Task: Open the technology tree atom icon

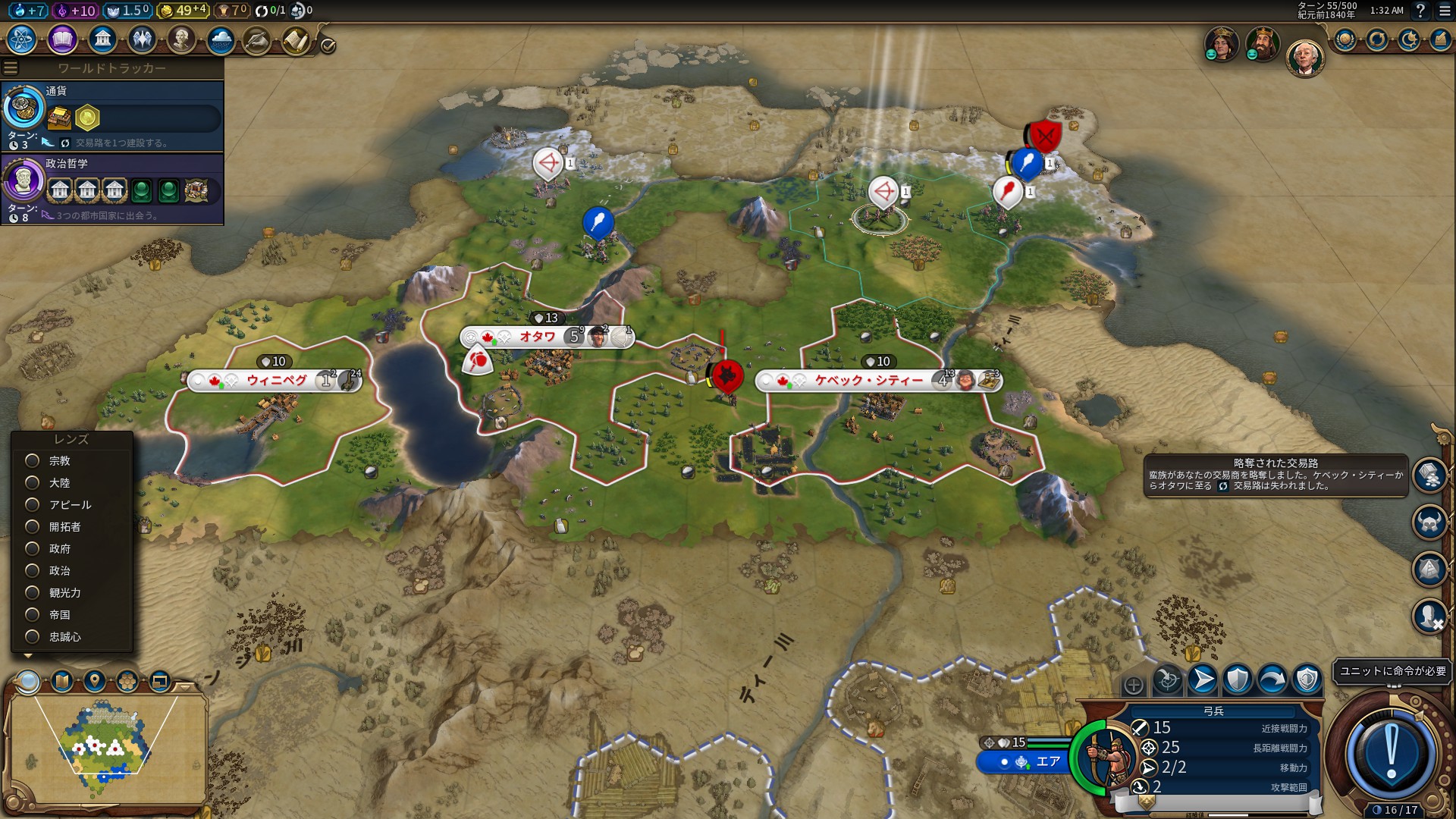Action: click(x=22, y=39)
